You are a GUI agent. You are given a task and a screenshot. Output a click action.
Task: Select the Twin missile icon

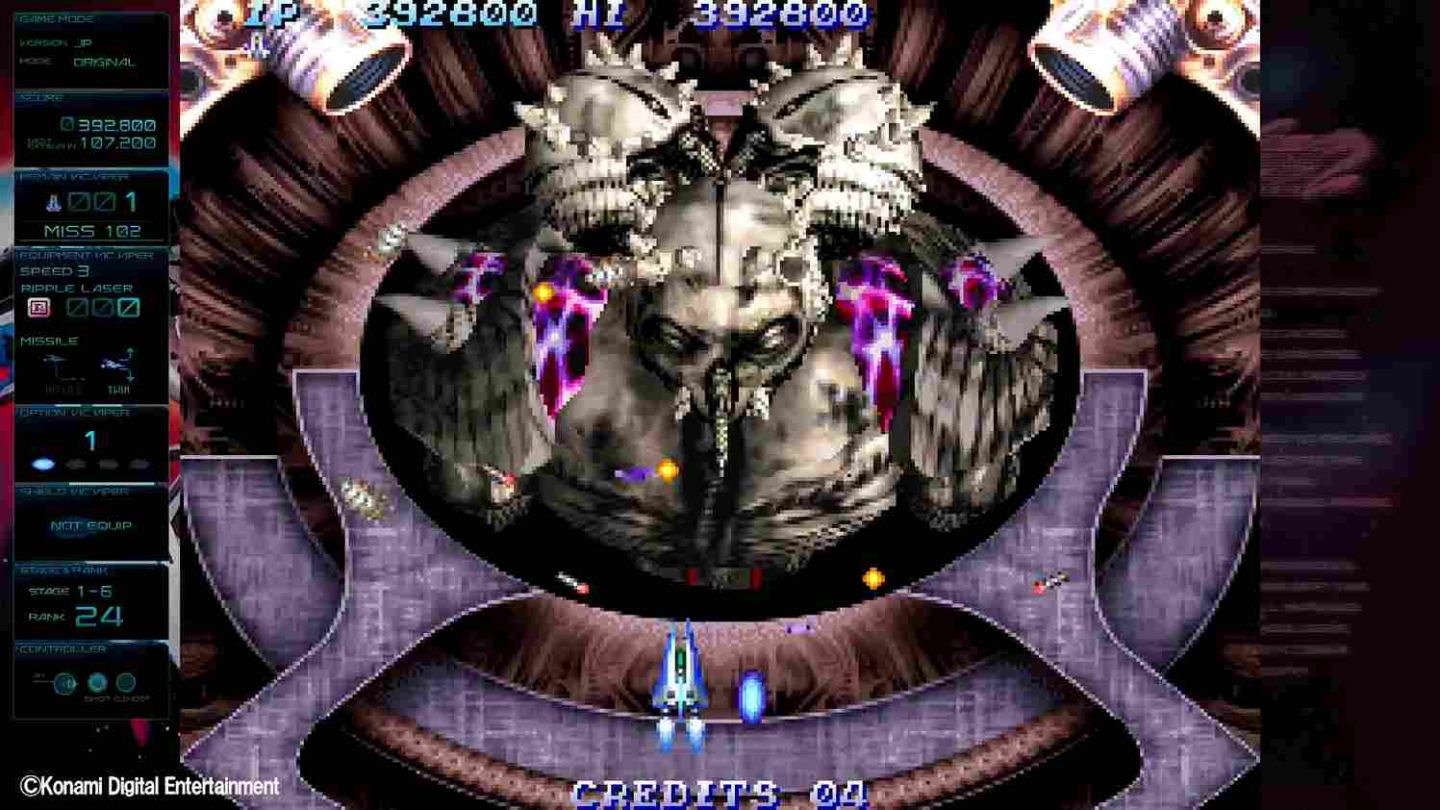click(x=116, y=363)
